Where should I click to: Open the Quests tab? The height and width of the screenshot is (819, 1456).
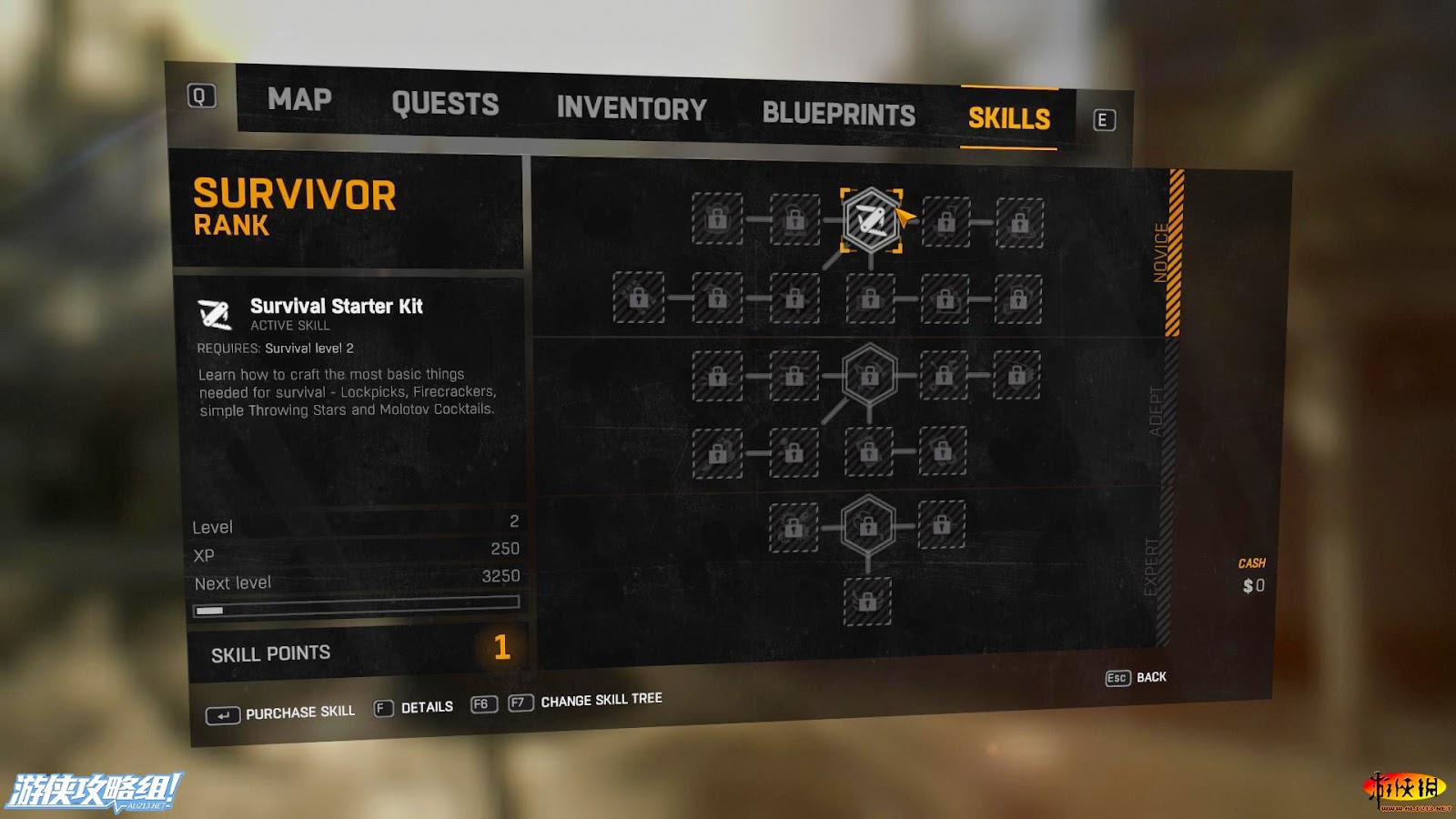445,104
